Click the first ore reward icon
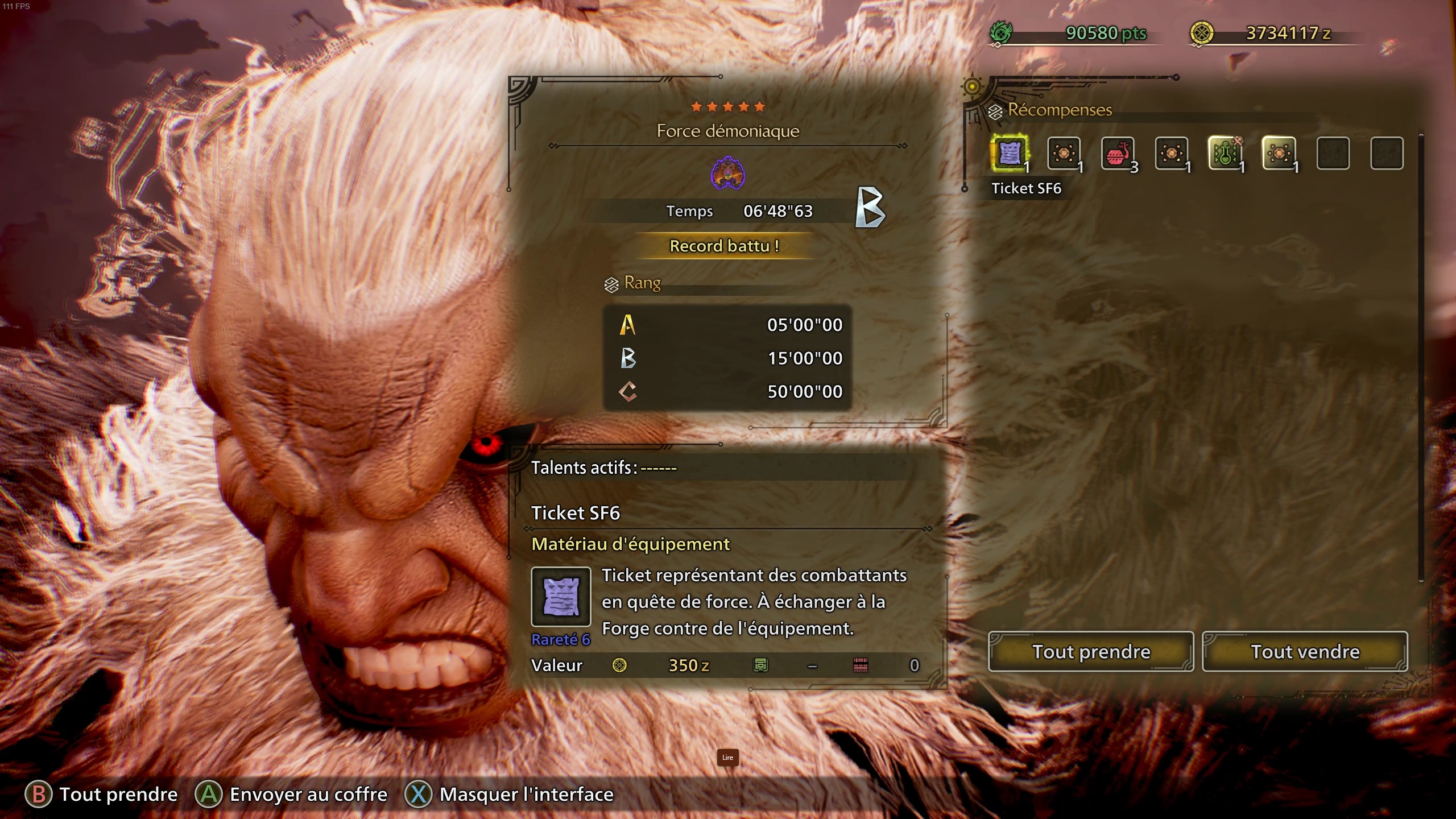The width and height of the screenshot is (1456, 819). [1063, 152]
